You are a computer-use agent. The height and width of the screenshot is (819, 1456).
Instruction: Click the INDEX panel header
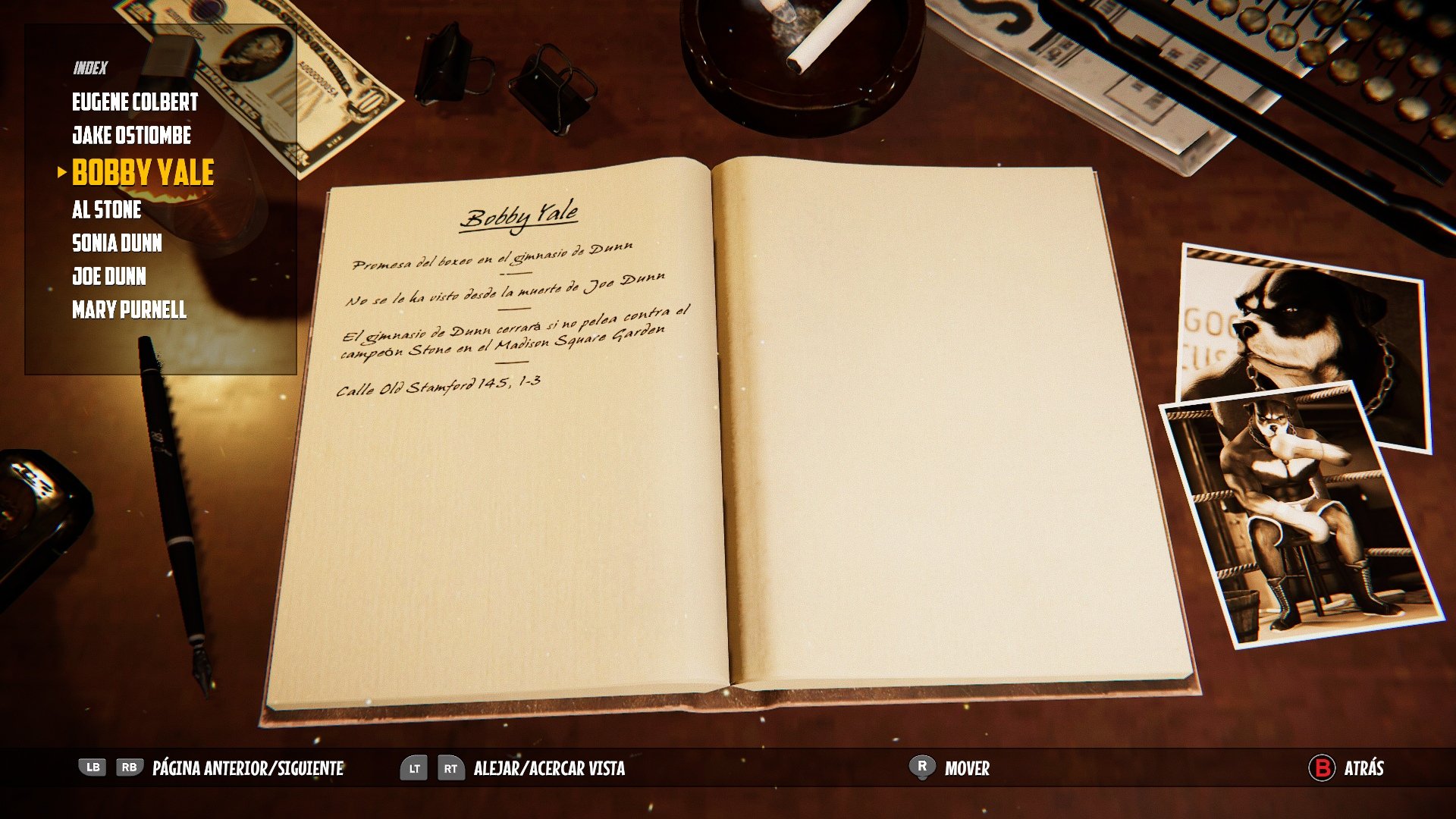click(x=89, y=67)
